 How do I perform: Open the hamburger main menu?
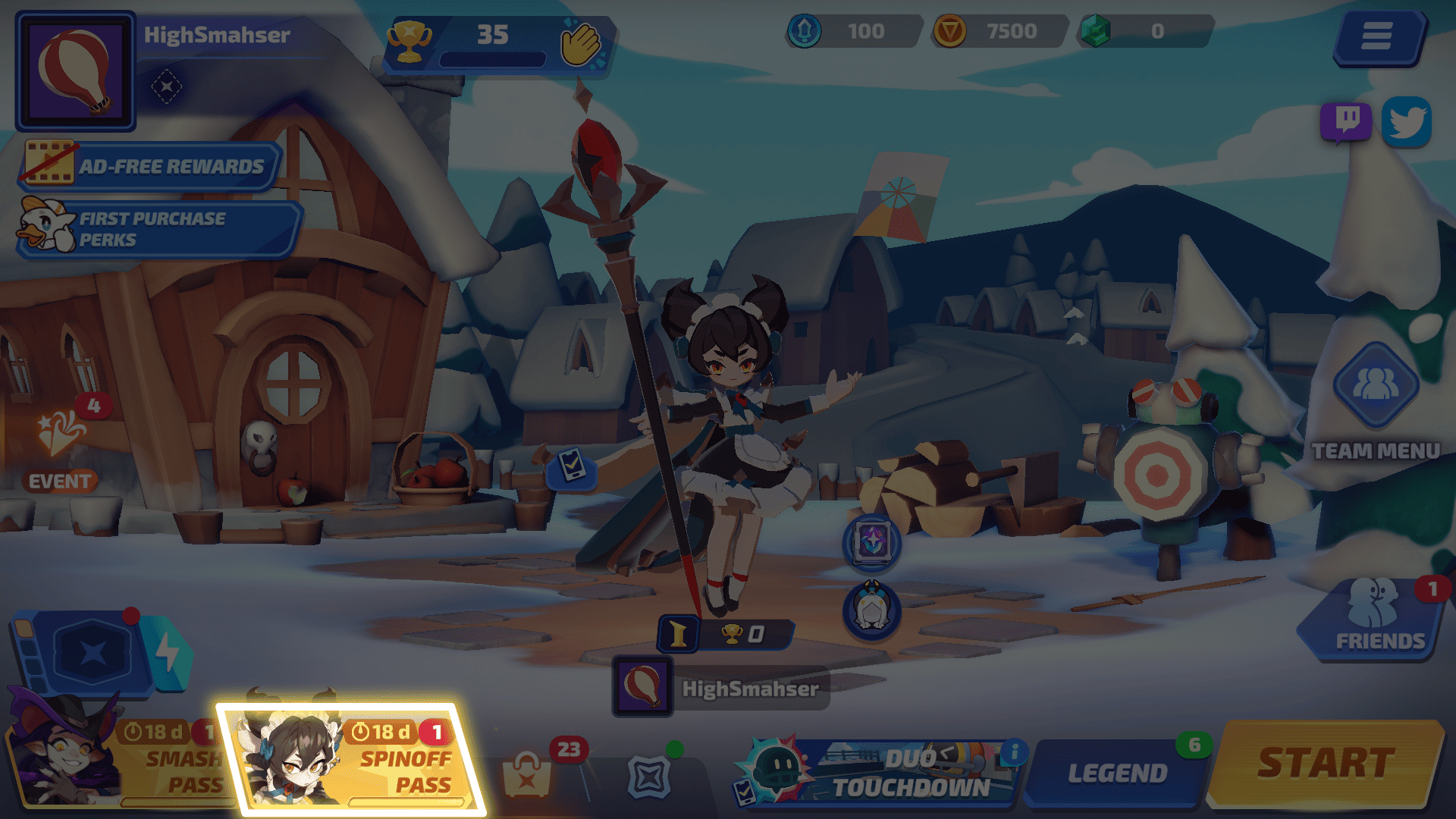(x=1376, y=36)
